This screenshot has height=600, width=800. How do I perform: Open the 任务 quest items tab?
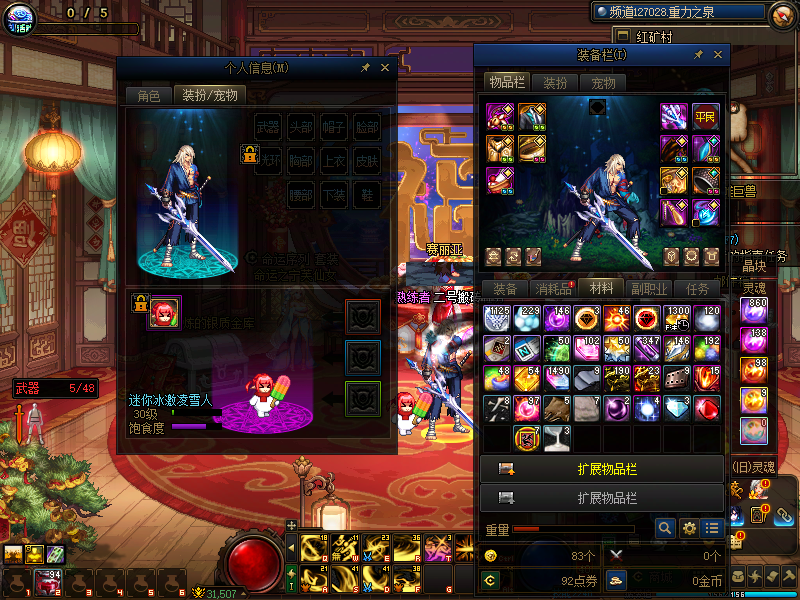pos(698,288)
